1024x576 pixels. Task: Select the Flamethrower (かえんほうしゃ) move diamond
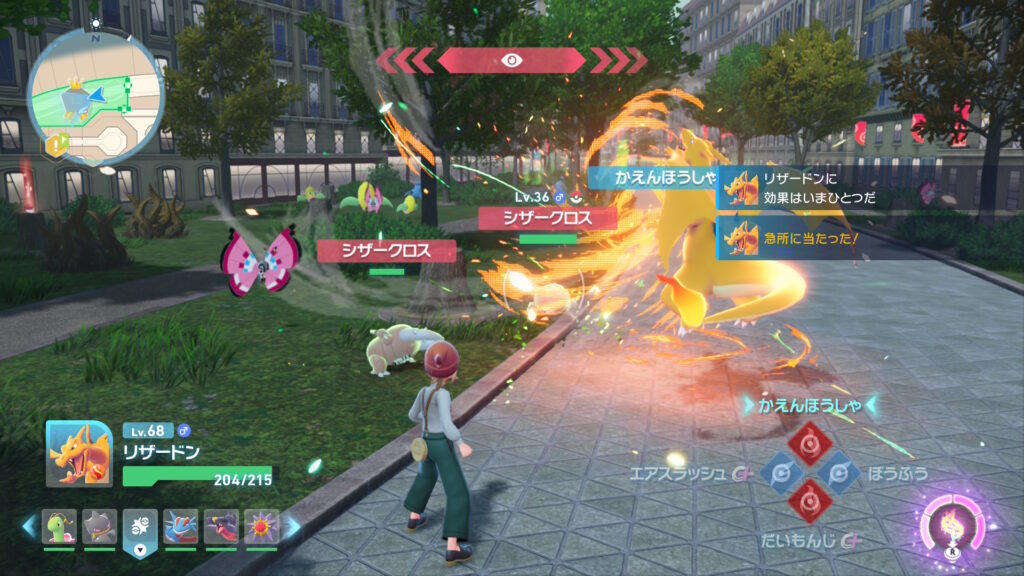[x=809, y=442]
